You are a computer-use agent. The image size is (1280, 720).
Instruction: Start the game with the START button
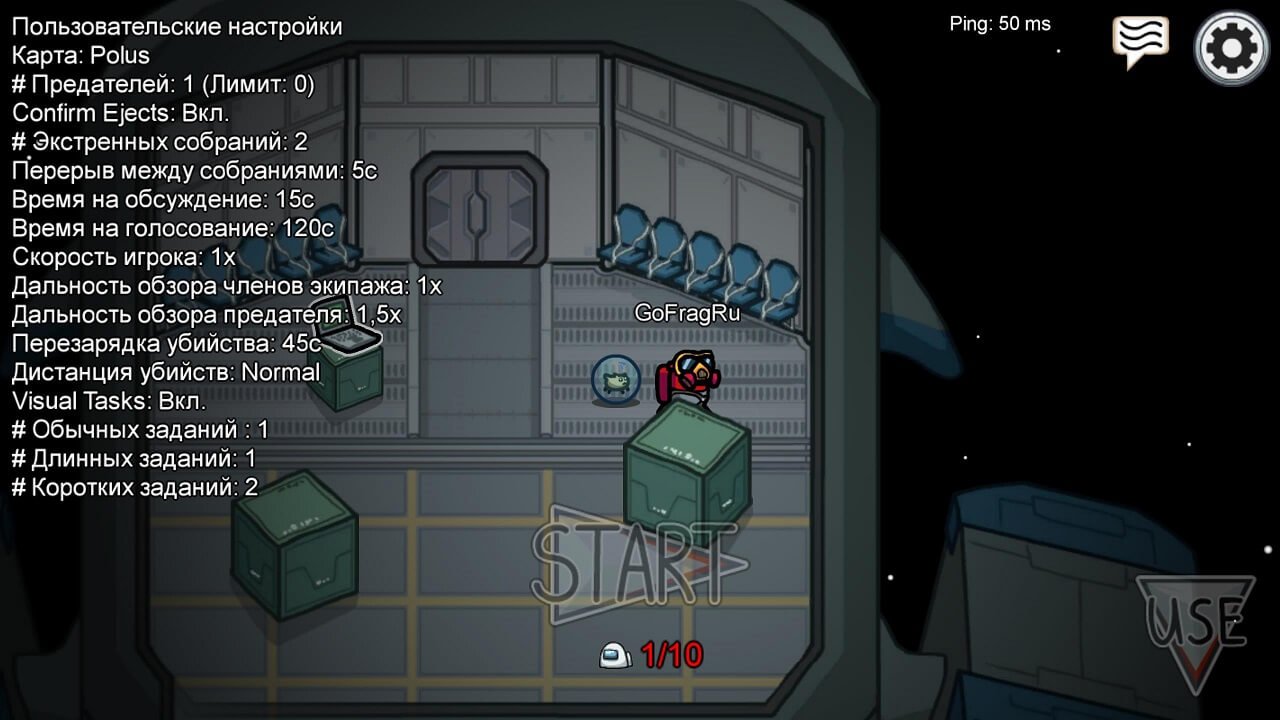pos(636,565)
